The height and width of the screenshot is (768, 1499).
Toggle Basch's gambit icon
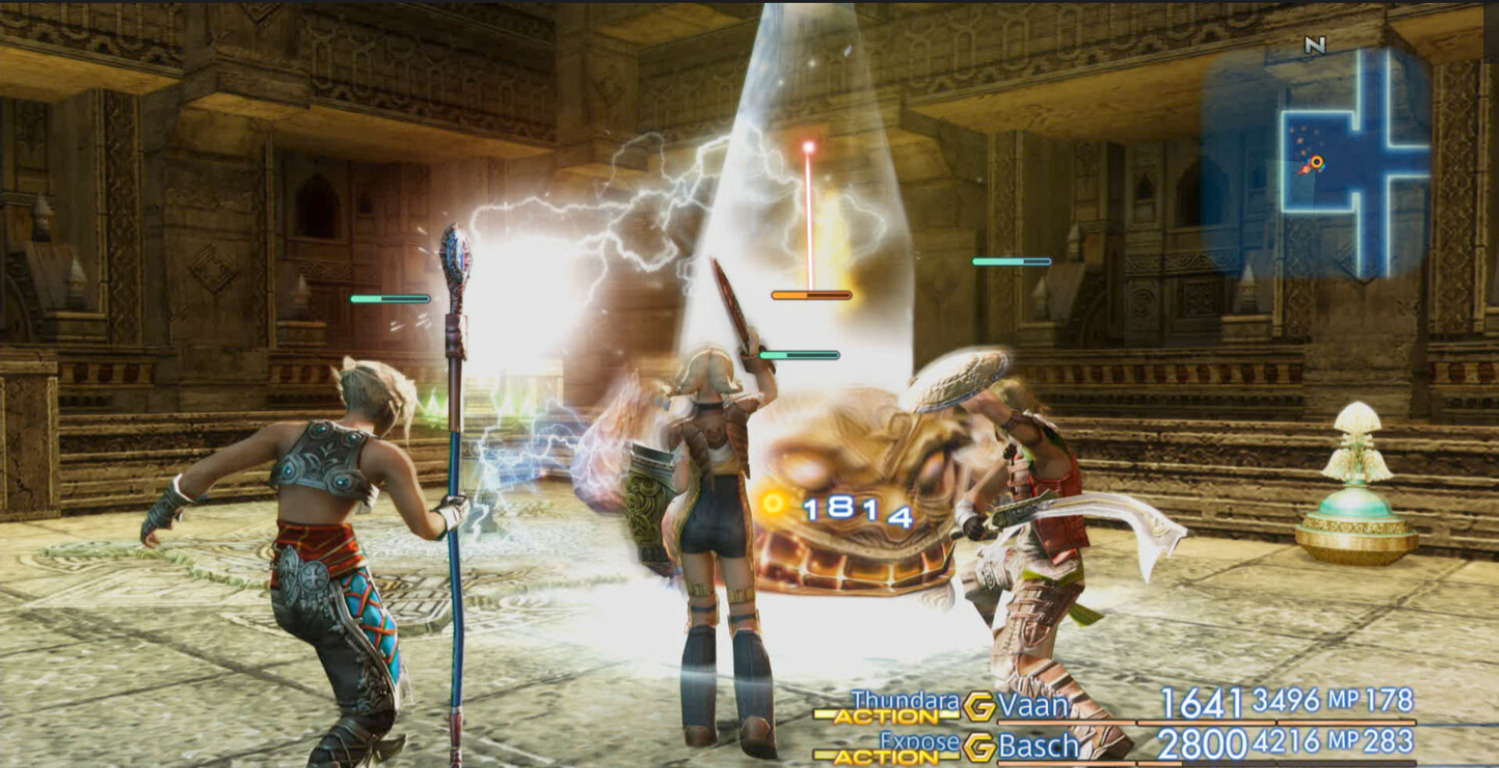(979, 746)
